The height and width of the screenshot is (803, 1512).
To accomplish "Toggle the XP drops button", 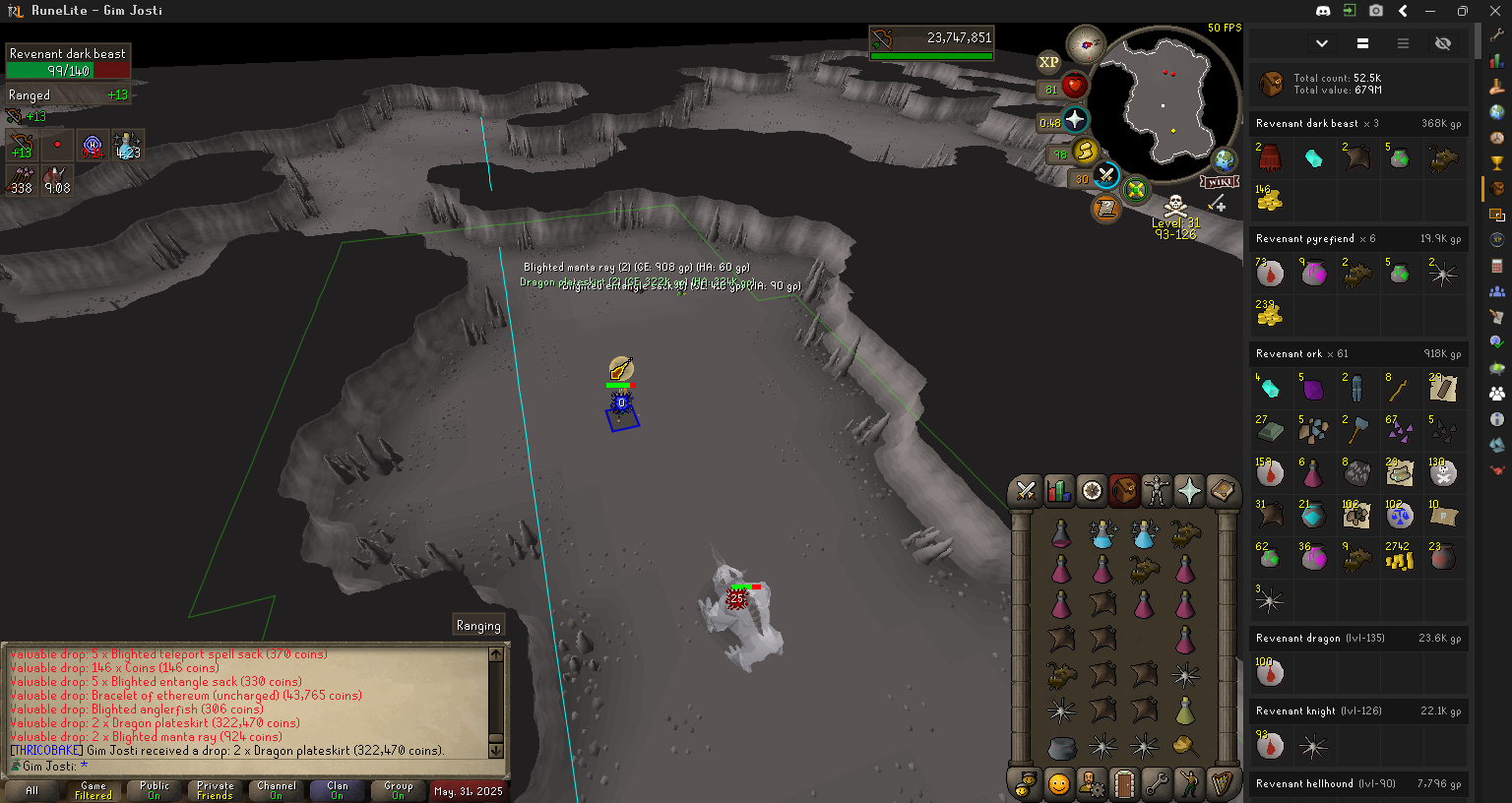I will 1048,62.
